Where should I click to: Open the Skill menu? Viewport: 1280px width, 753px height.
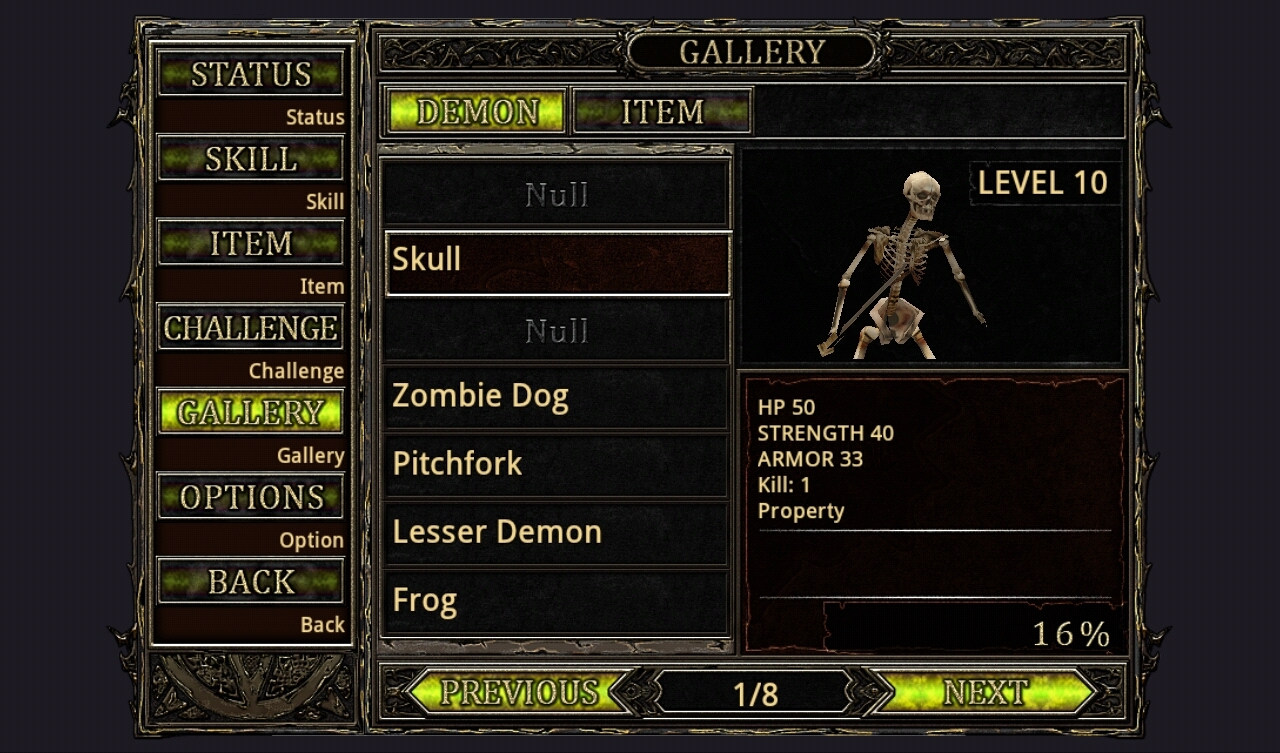250,159
